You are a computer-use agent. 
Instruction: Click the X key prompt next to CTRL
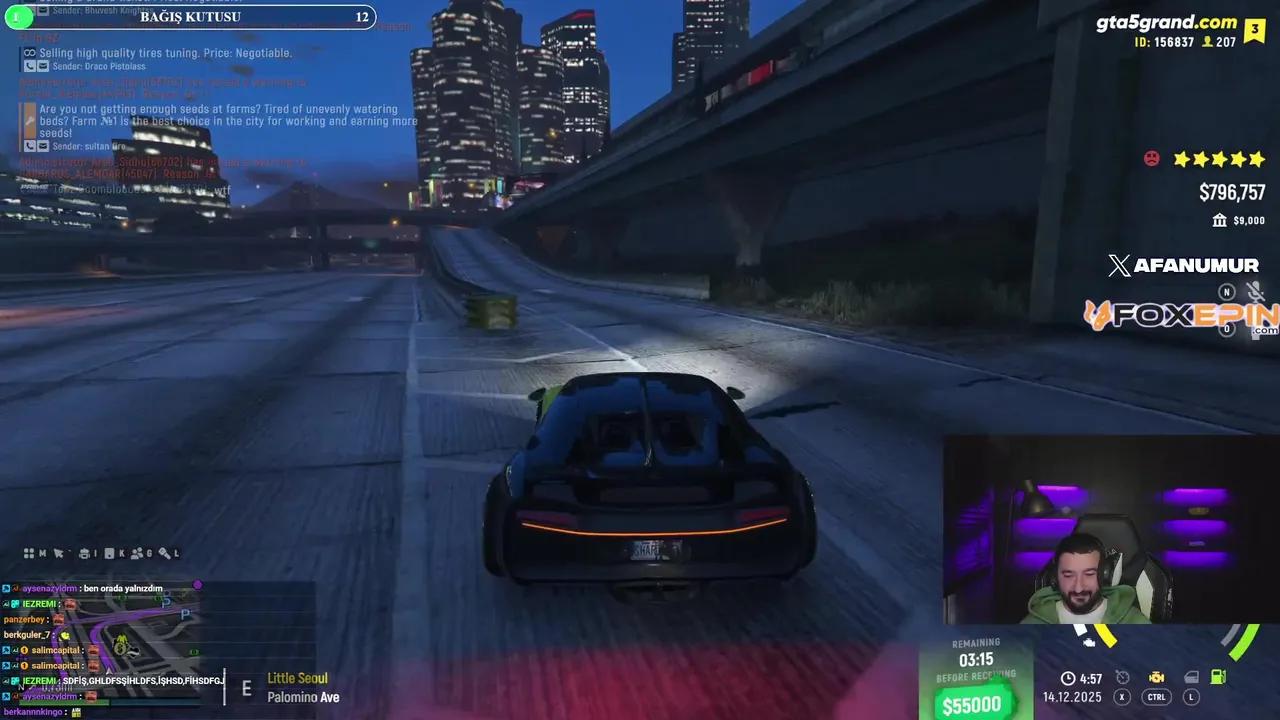(x=1122, y=697)
